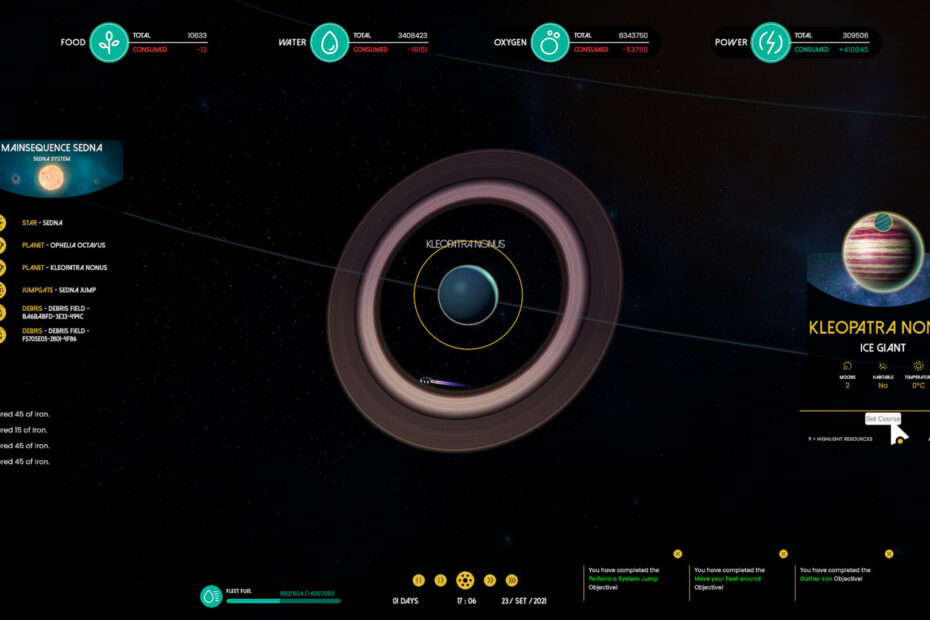The width and height of the screenshot is (930, 620).
Task: Select the Power lightning bolt icon
Action: [x=771, y=43]
